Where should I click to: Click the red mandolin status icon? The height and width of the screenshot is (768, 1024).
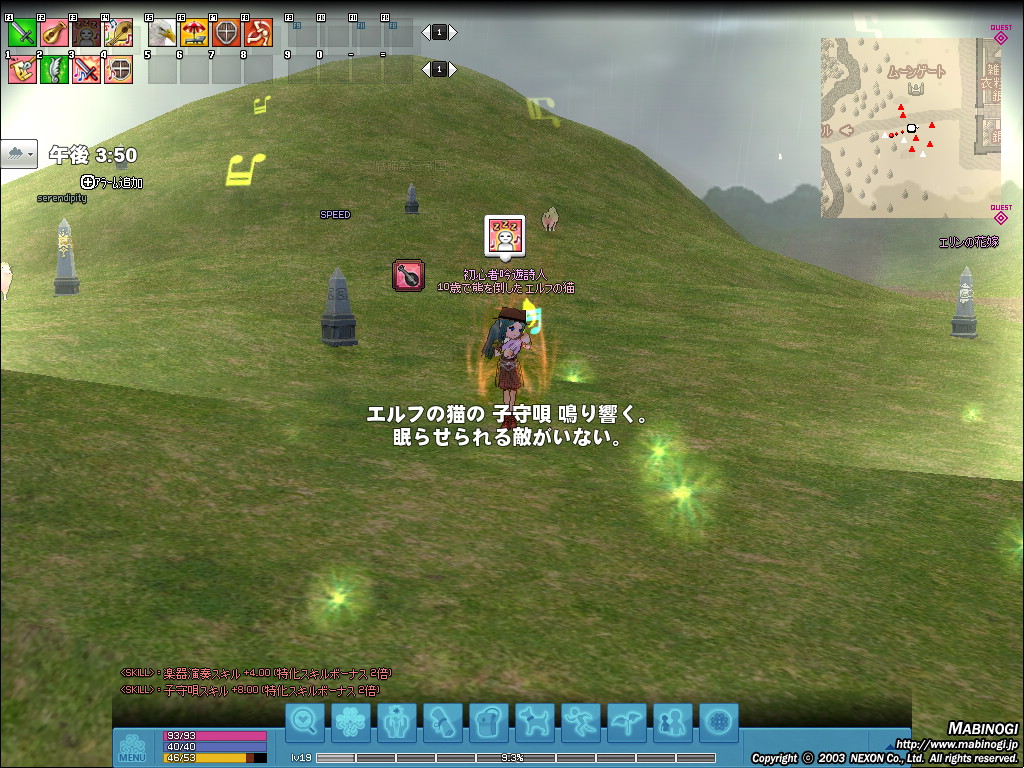point(409,275)
